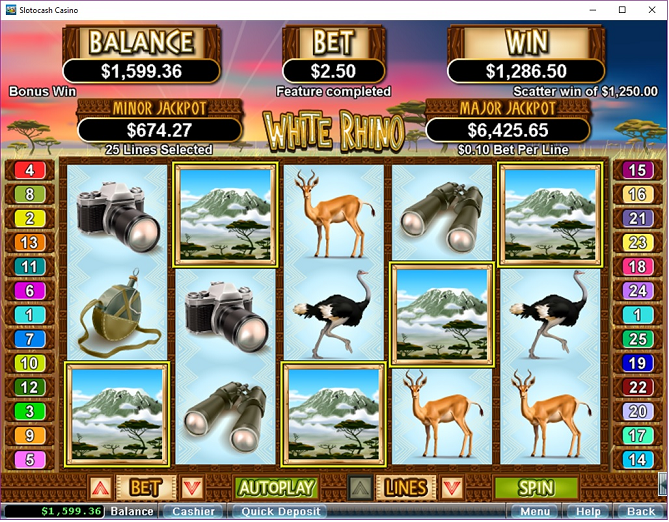The width and height of the screenshot is (669, 522).
Task: Decrease the bet with the down arrow
Action: [192, 488]
